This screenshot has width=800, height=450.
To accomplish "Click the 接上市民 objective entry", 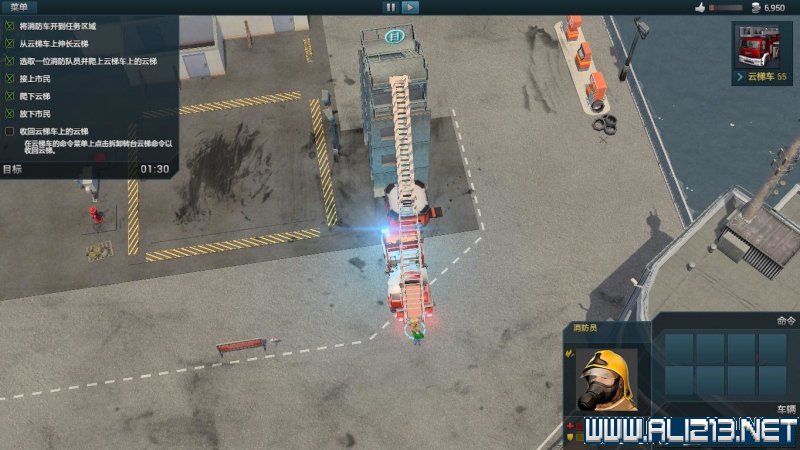I will click(x=34, y=78).
